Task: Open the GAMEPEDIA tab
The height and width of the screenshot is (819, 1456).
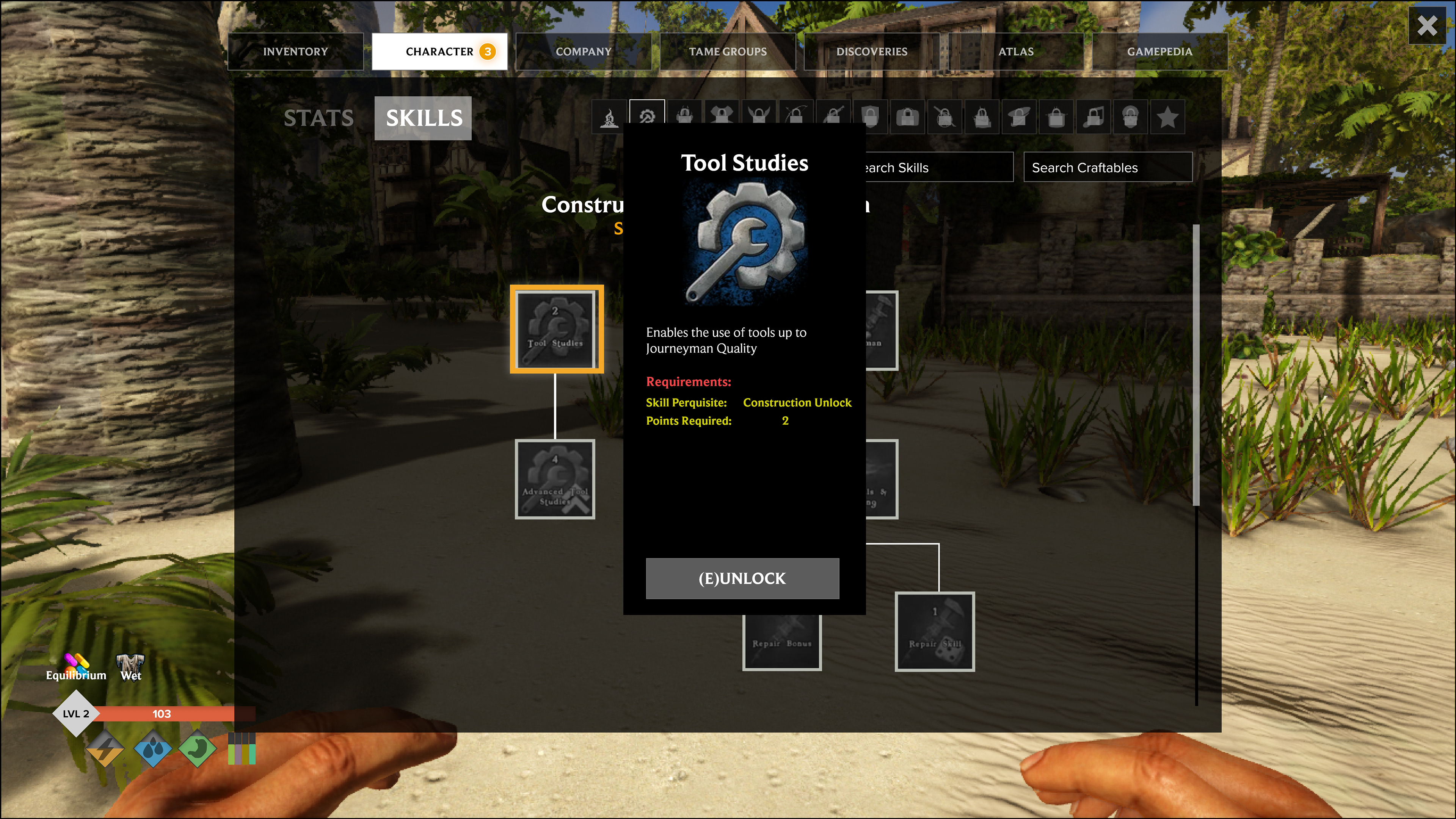Action: (1160, 51)
